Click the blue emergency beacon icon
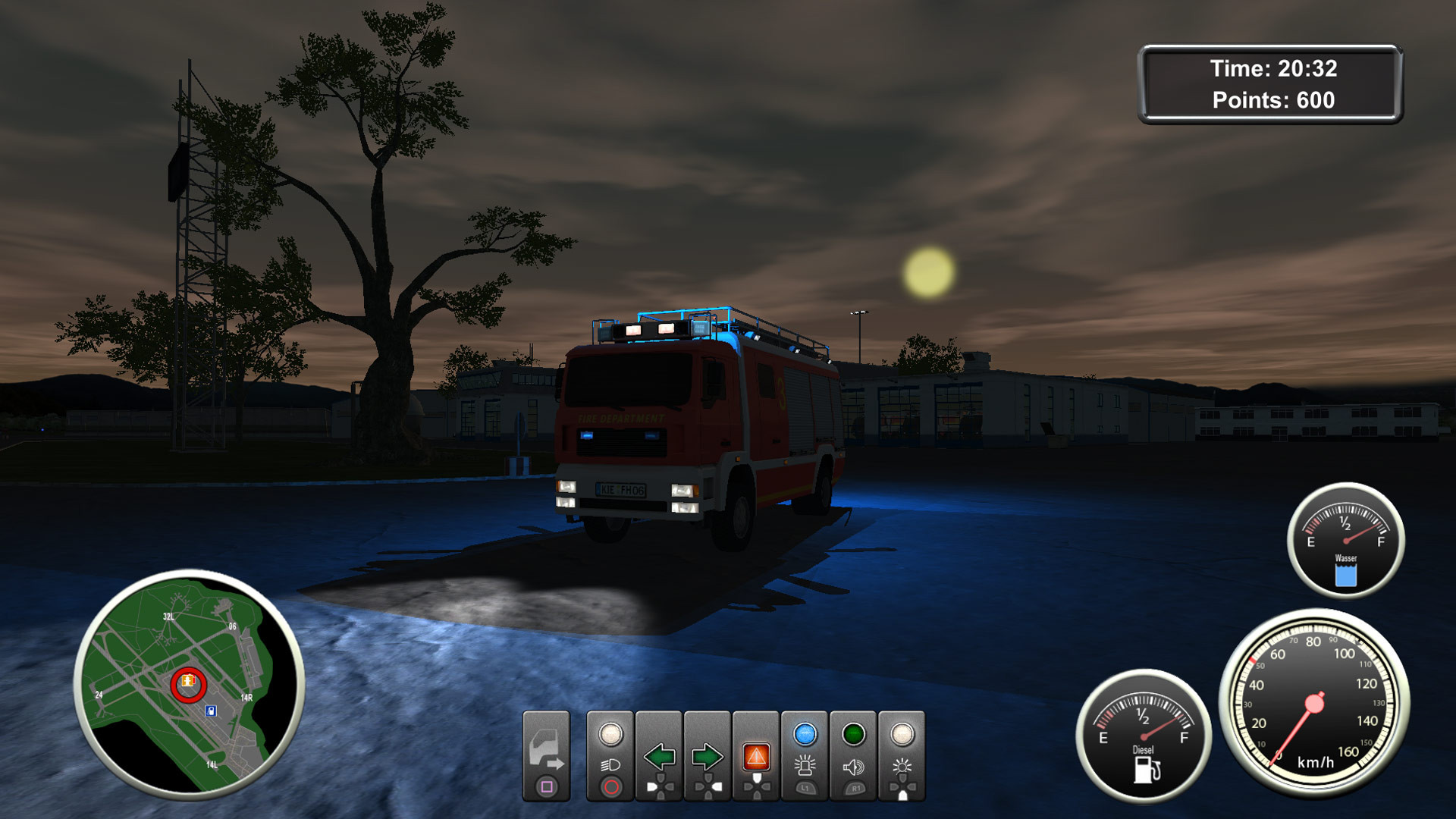Image resolution: width=1456 pixels, height=819 pixels. pyautogui.click(x=805, y=766)
